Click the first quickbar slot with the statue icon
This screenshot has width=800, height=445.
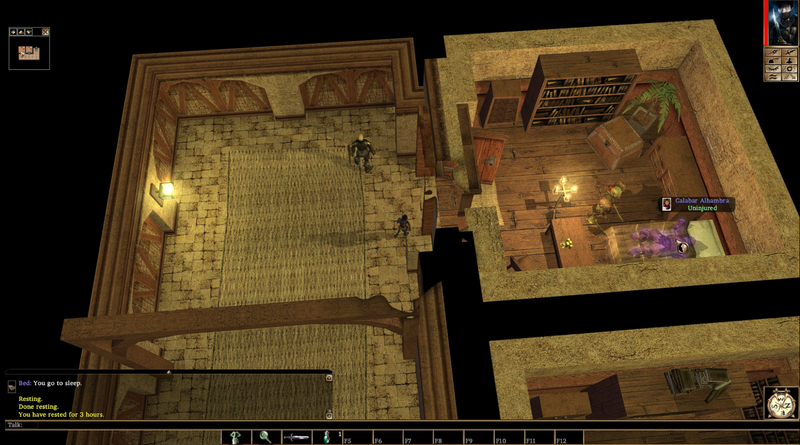coord(236,437)
